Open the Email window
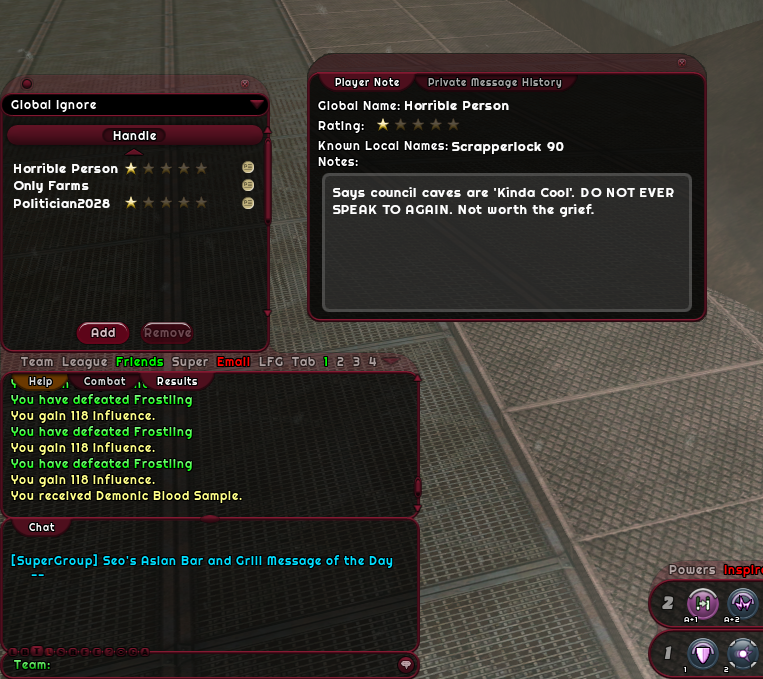 pyautogui.click(x=233, y=362)
